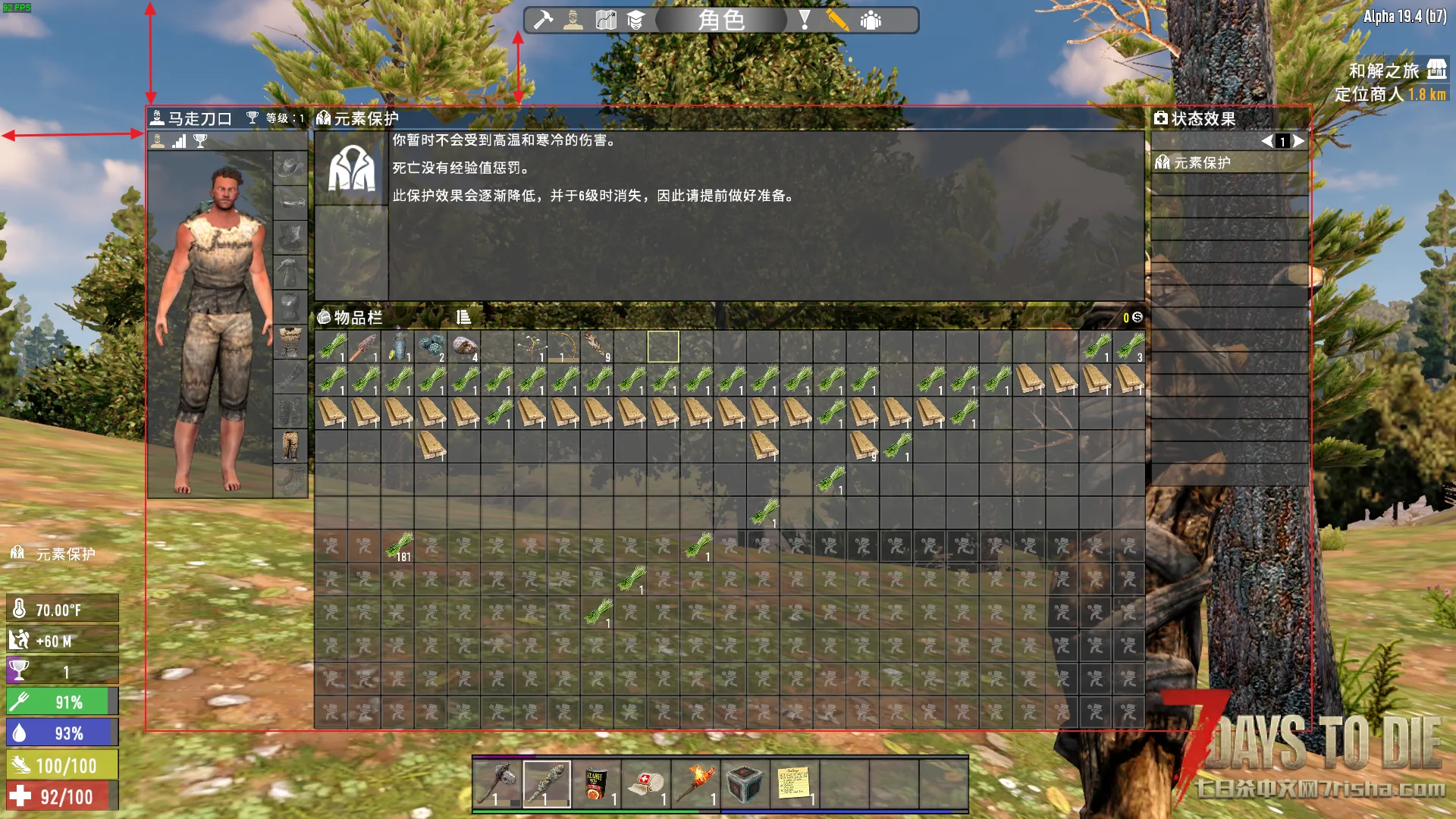Show the players group tab
The height and width of the screenshot is (819, 1456).
coord(871,20)
